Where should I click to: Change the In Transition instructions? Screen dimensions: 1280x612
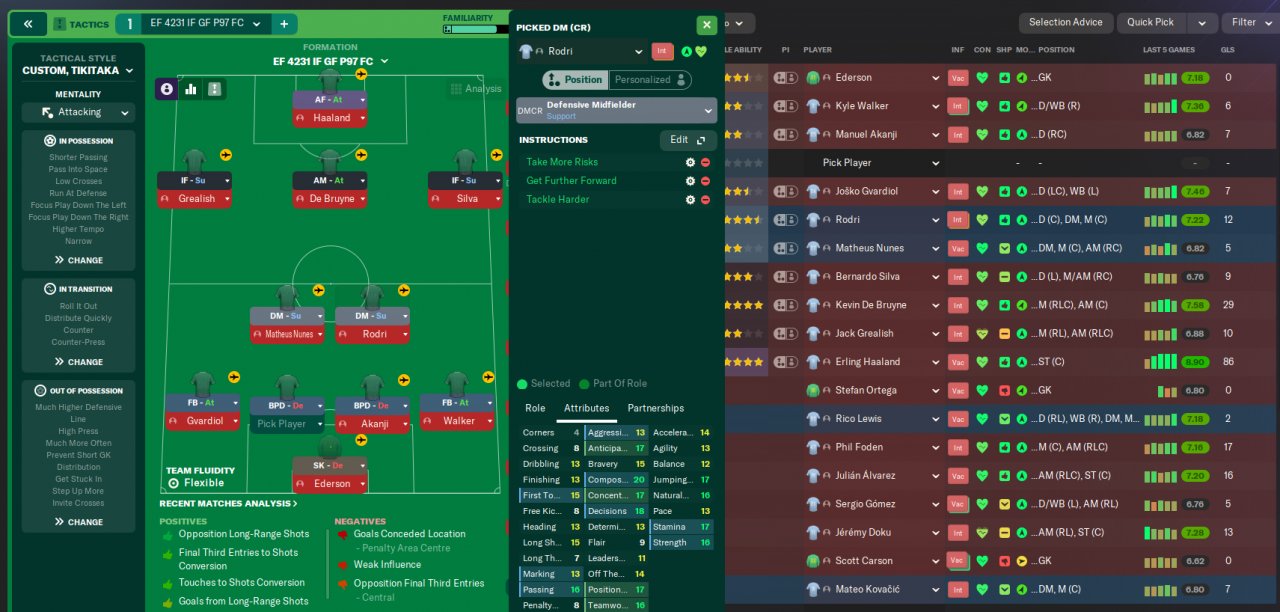pyautogui.click(x=79, y=362)
